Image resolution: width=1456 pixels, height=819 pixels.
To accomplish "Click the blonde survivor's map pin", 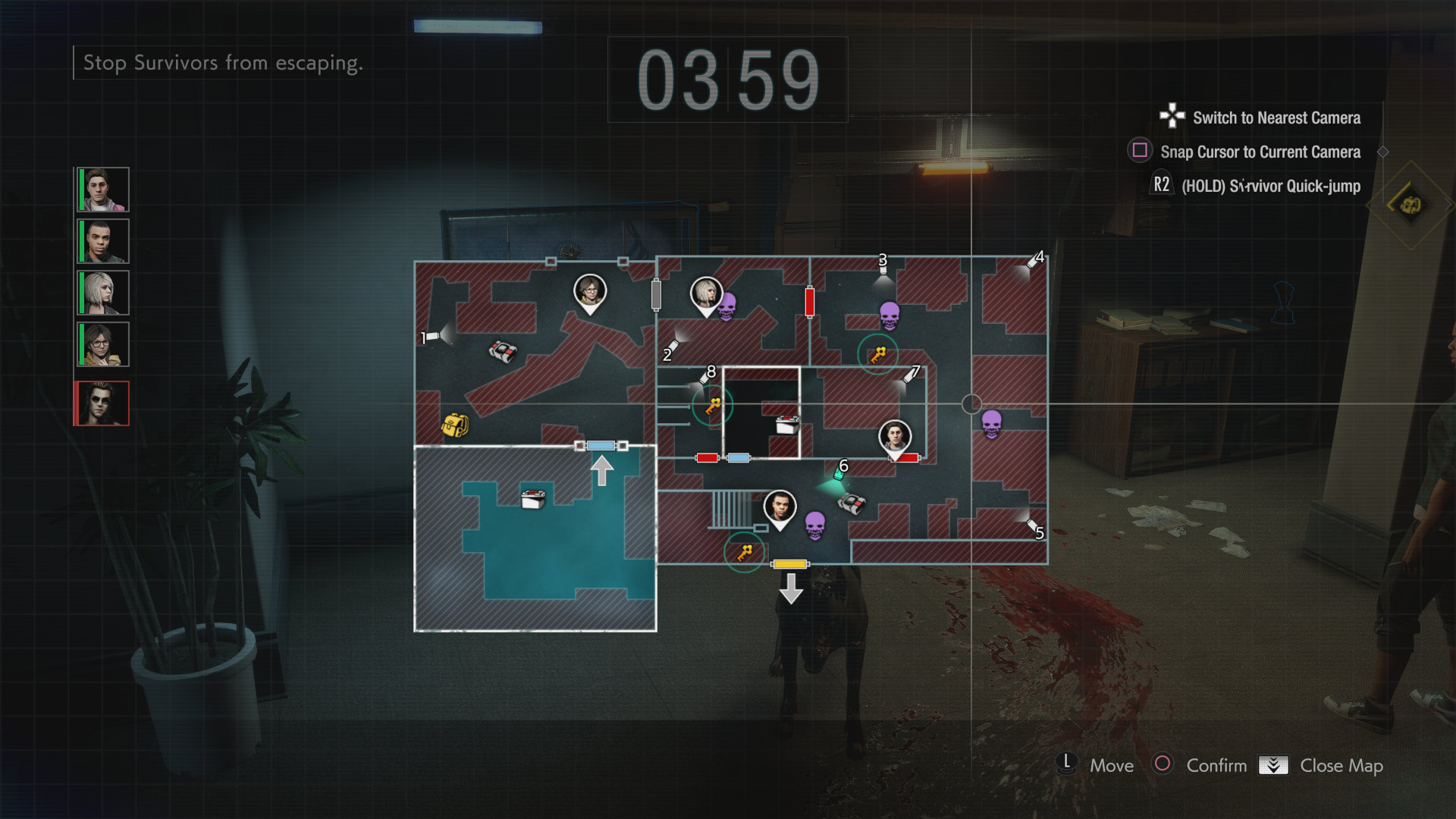I will pyautogui.click(x=706, y=294).
